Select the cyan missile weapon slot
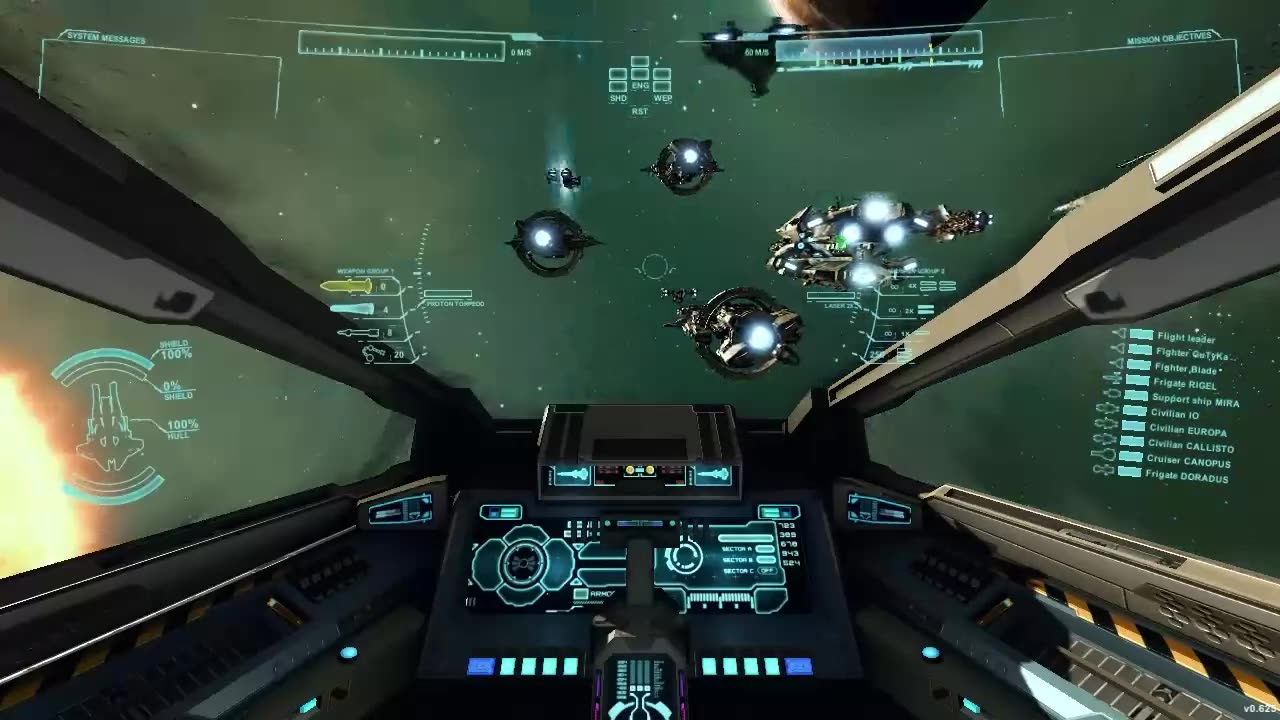Screen dimensions: 1280x720 pos(352,310)
